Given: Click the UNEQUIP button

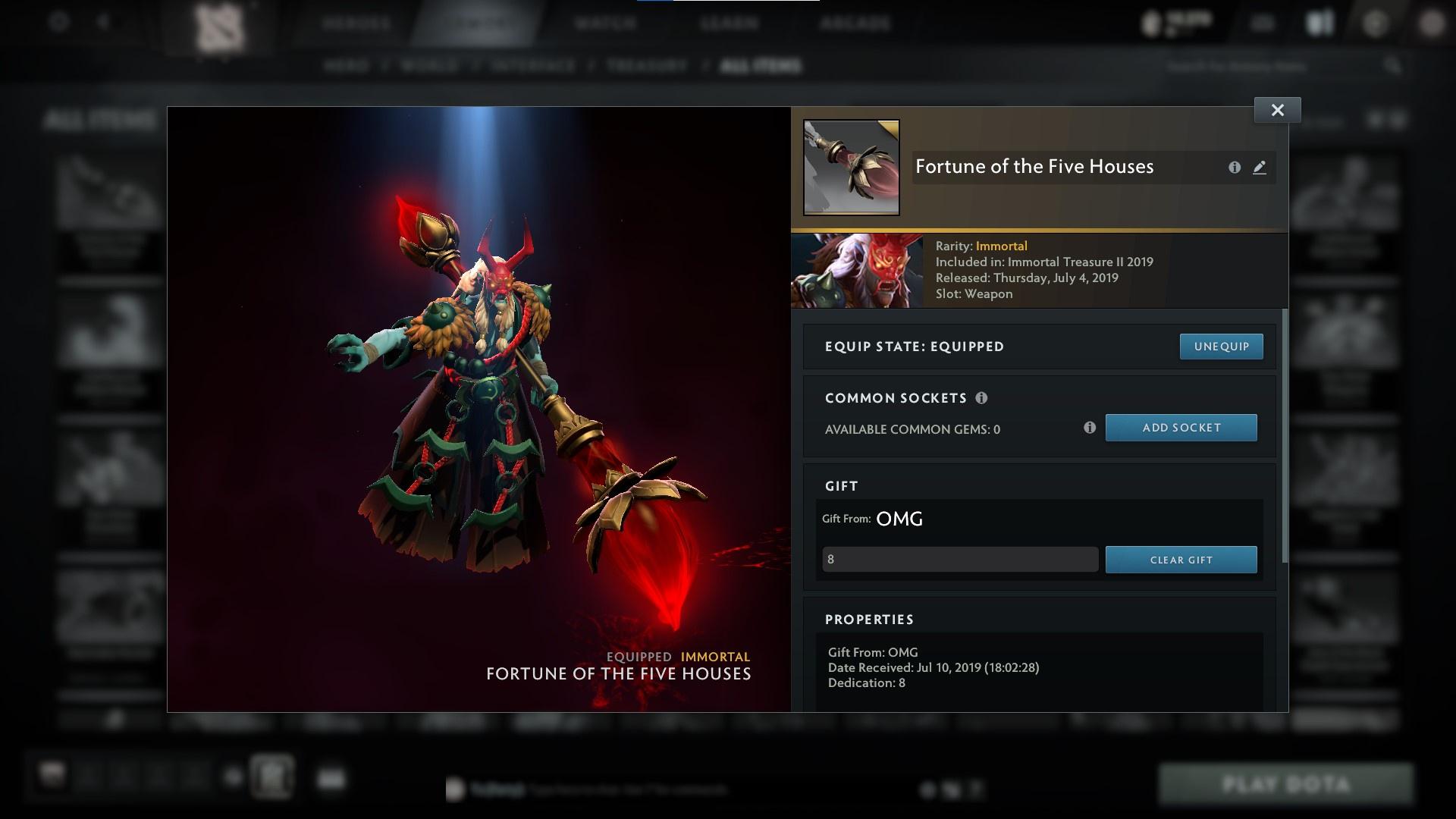Looking at the screenshot, I should pos(1221,347).
